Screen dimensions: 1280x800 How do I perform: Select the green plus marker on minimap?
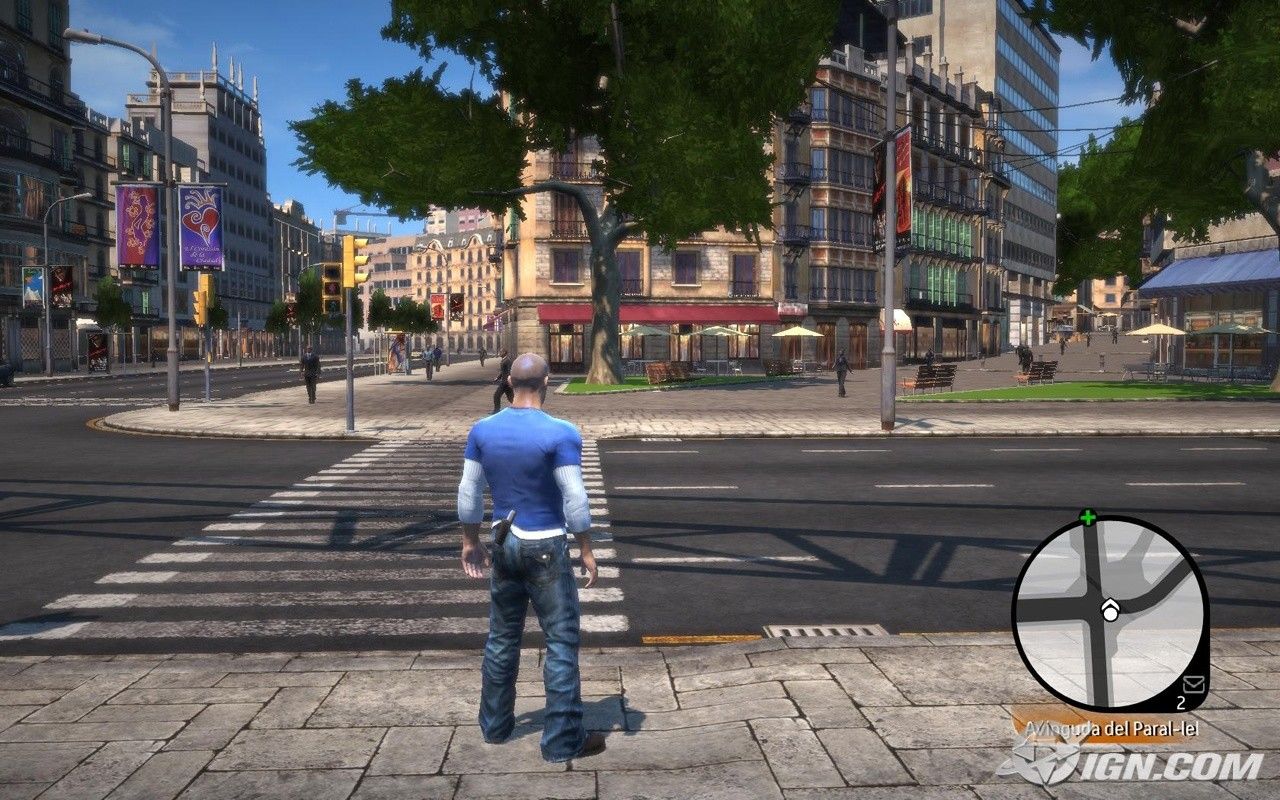(x=1087, y=517)
